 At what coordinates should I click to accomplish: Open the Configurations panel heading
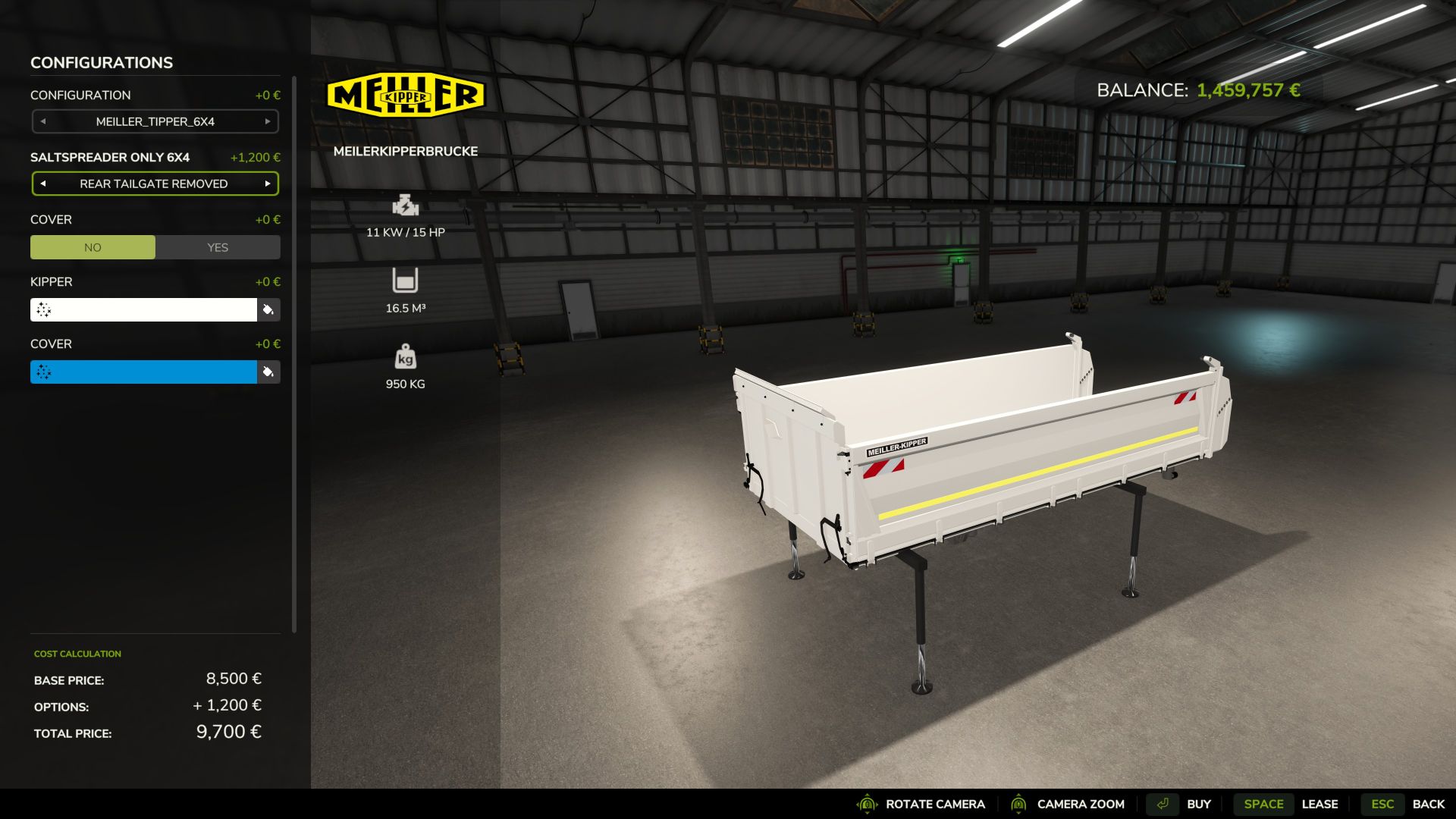coord(101,62)
